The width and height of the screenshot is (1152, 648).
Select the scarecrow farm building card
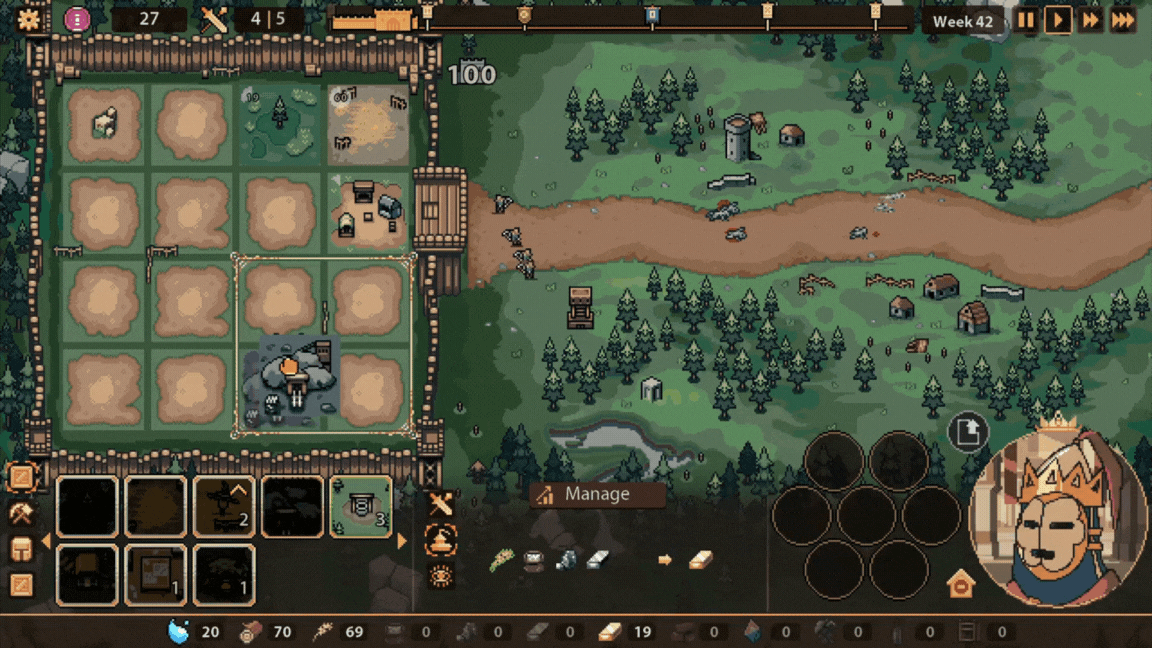(224, 506)
